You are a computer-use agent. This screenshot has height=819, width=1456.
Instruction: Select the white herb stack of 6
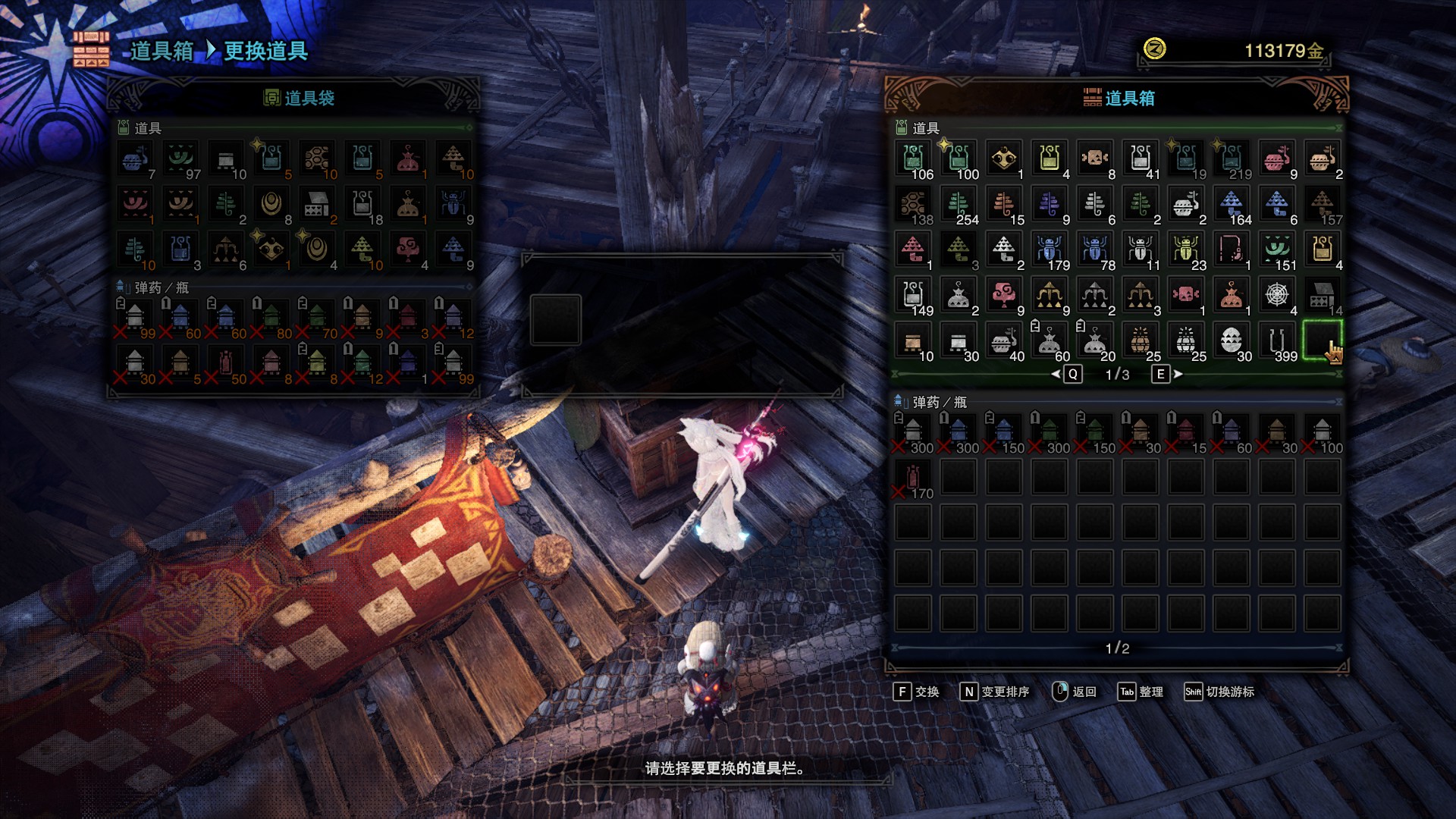(x=1095, y=206)
